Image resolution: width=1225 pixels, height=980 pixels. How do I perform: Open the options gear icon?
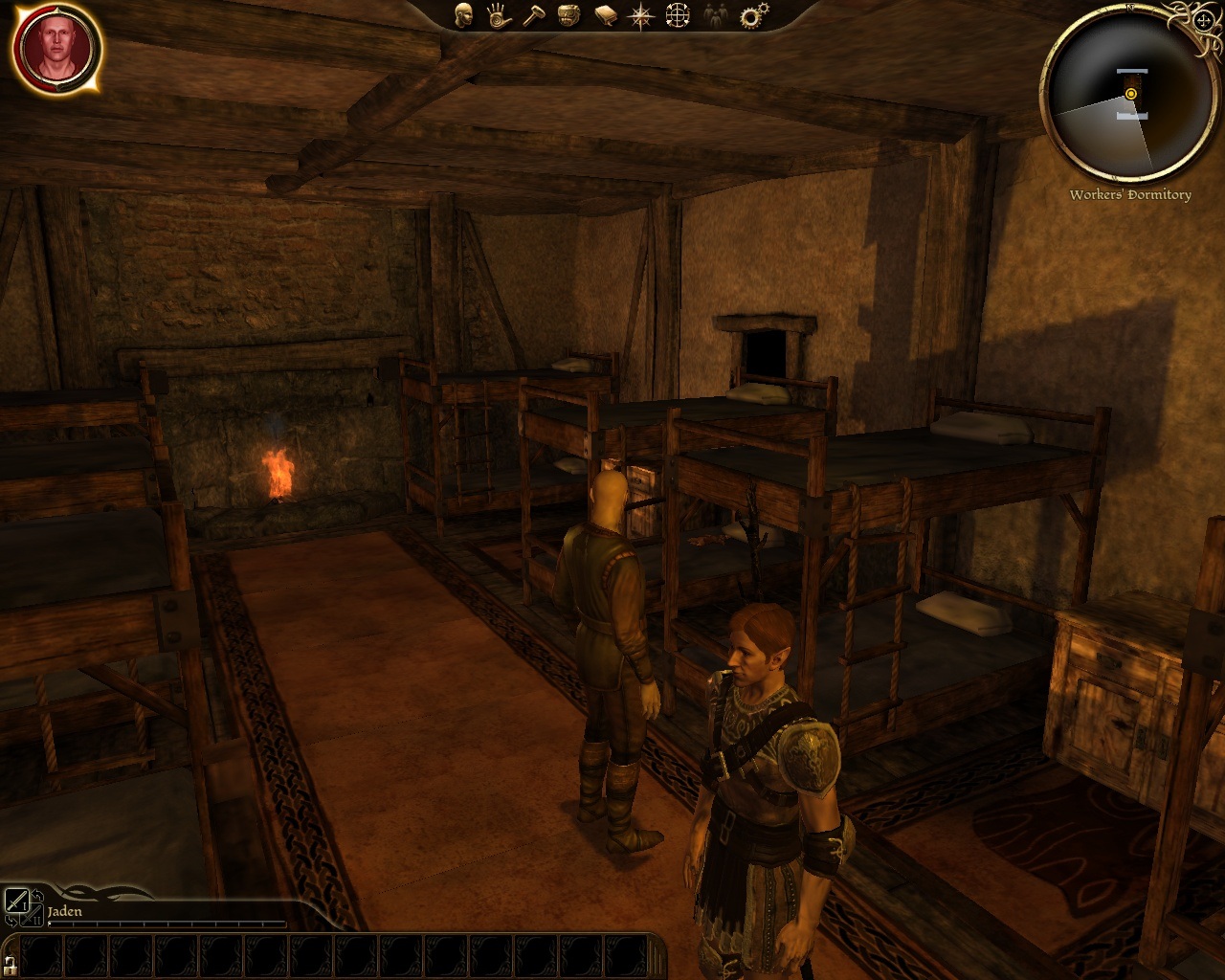753,15
